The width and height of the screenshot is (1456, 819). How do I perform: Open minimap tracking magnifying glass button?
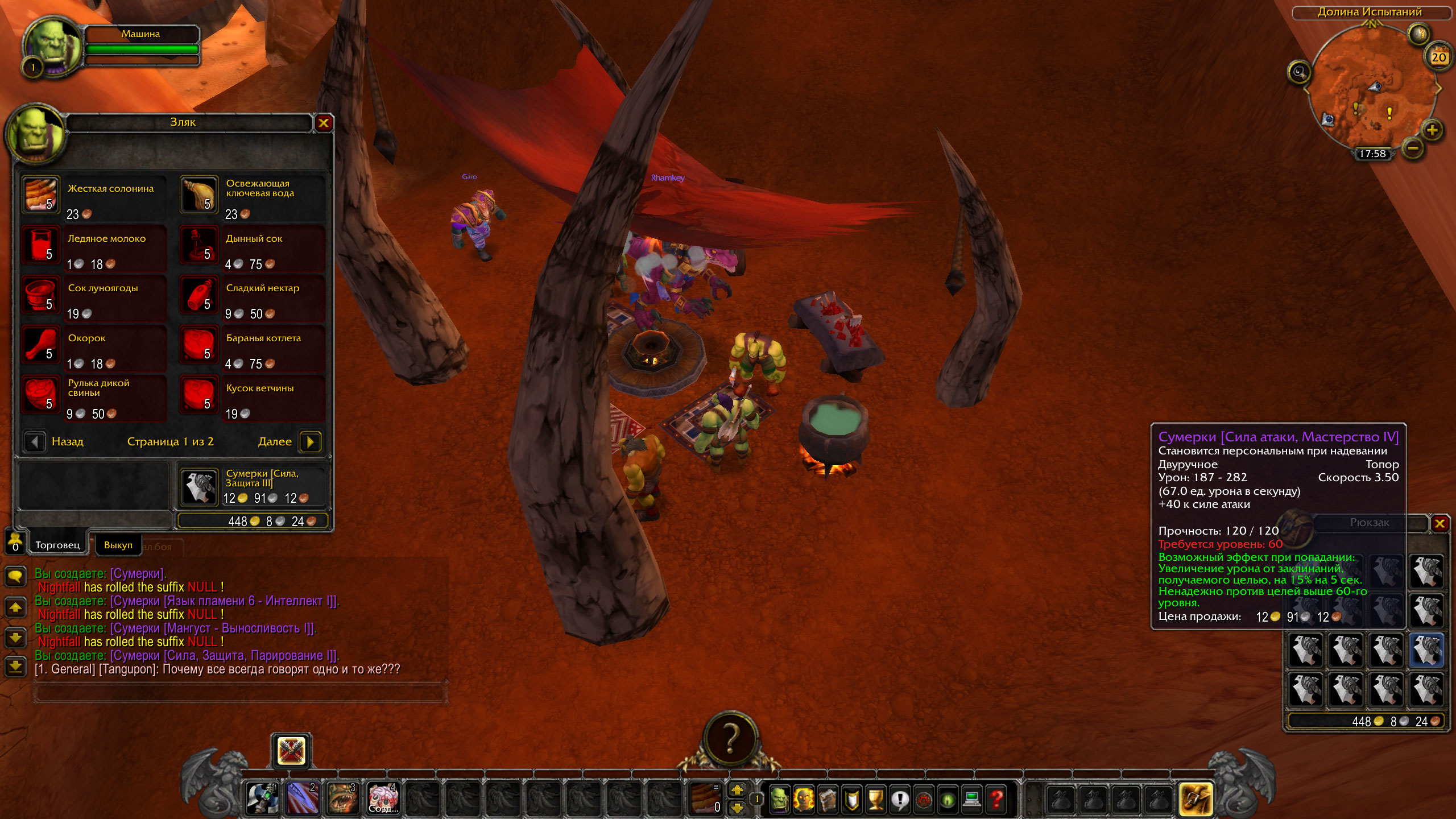[1299, 72]
